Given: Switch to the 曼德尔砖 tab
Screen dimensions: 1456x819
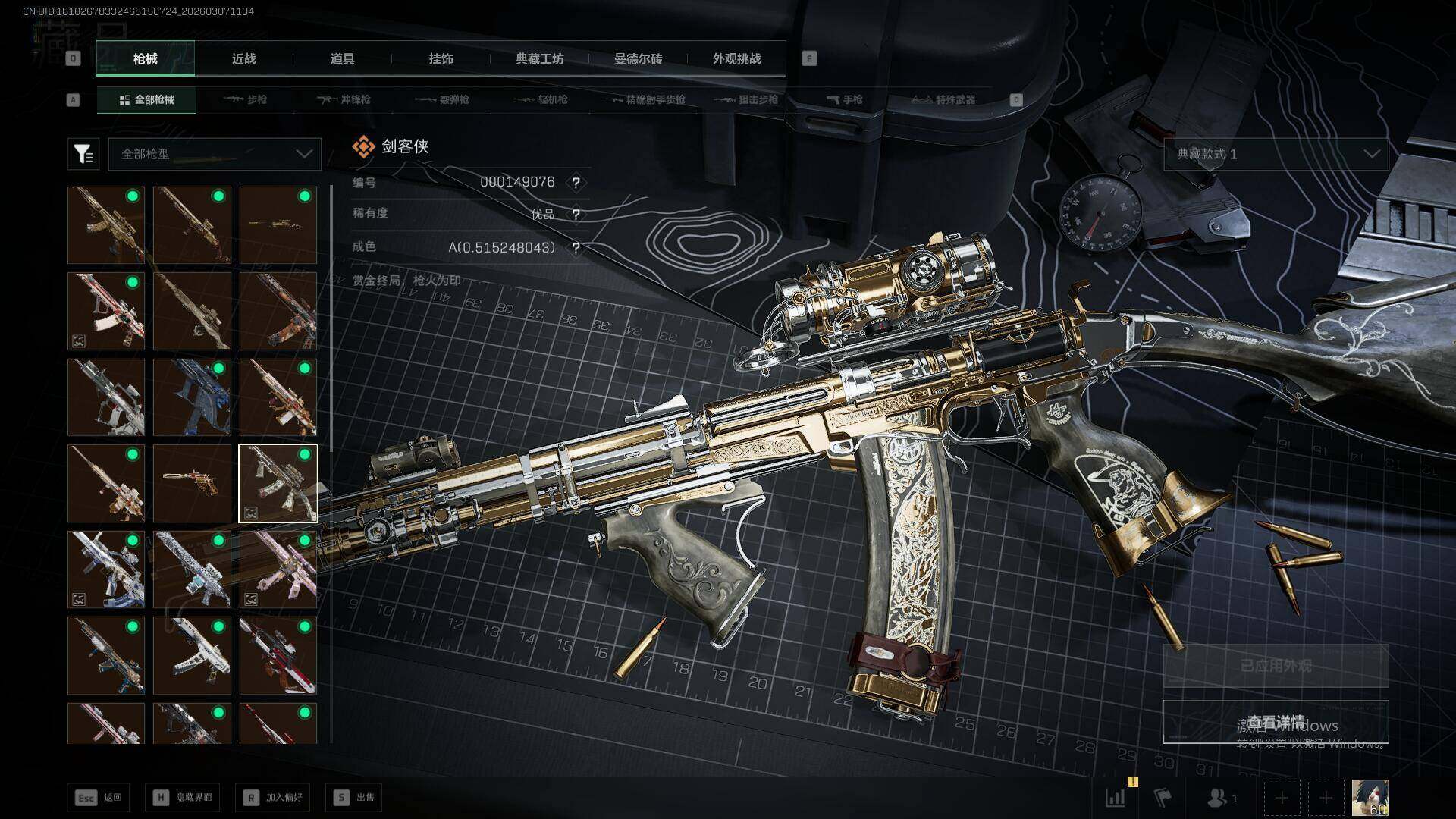Looking at the screenshot, I should 638,59.
